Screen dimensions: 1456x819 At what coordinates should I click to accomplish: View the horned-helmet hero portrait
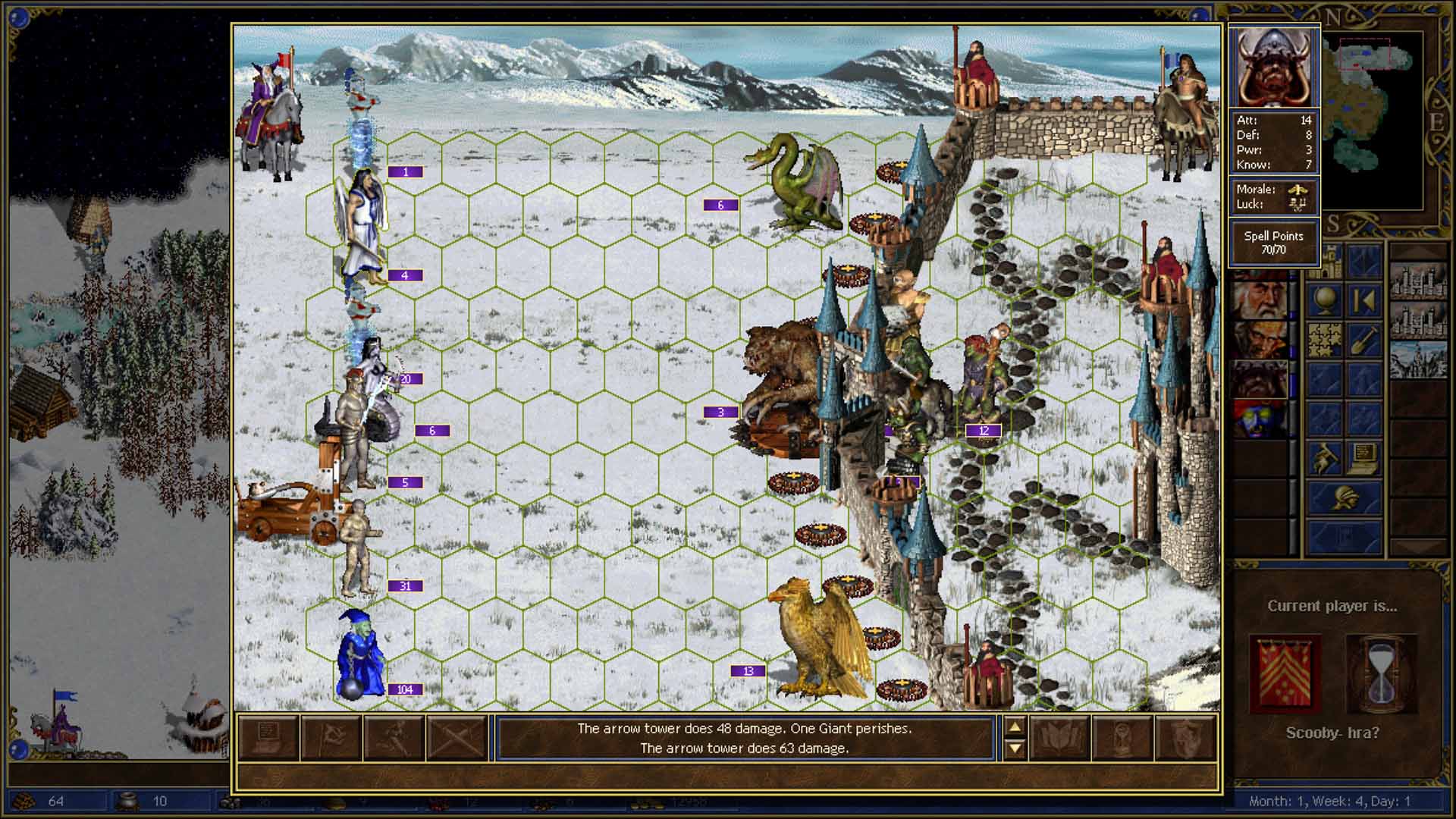pyautogui.click(x=1274, y=67)
